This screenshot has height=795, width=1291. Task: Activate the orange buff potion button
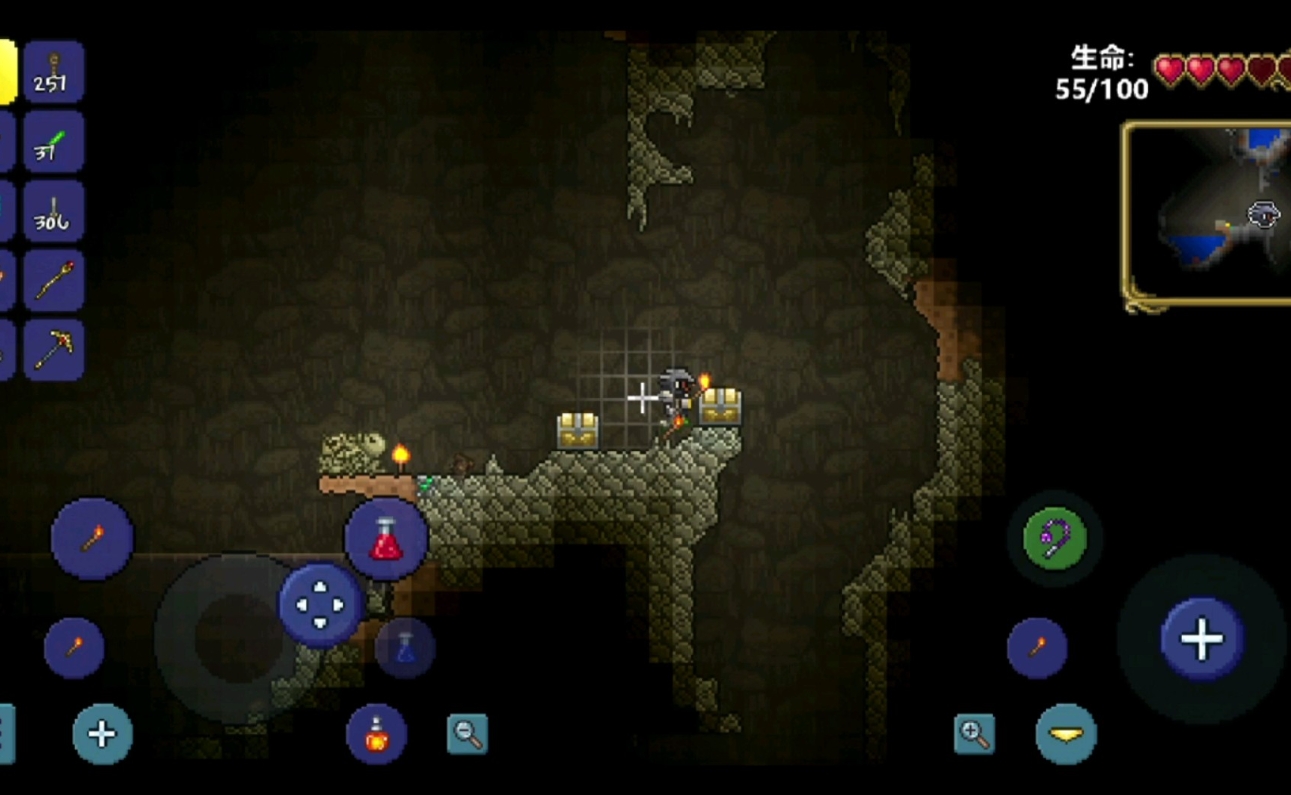[376, 735]
